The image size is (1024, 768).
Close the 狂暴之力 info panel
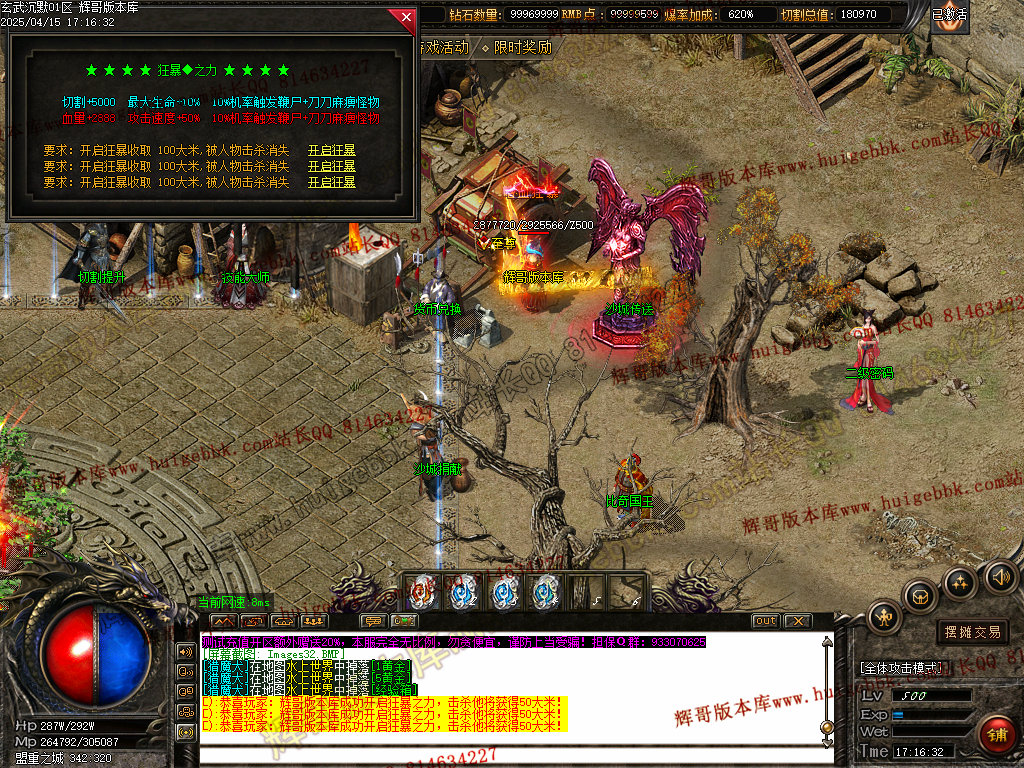pyautogui.click(x=405, y=17)
